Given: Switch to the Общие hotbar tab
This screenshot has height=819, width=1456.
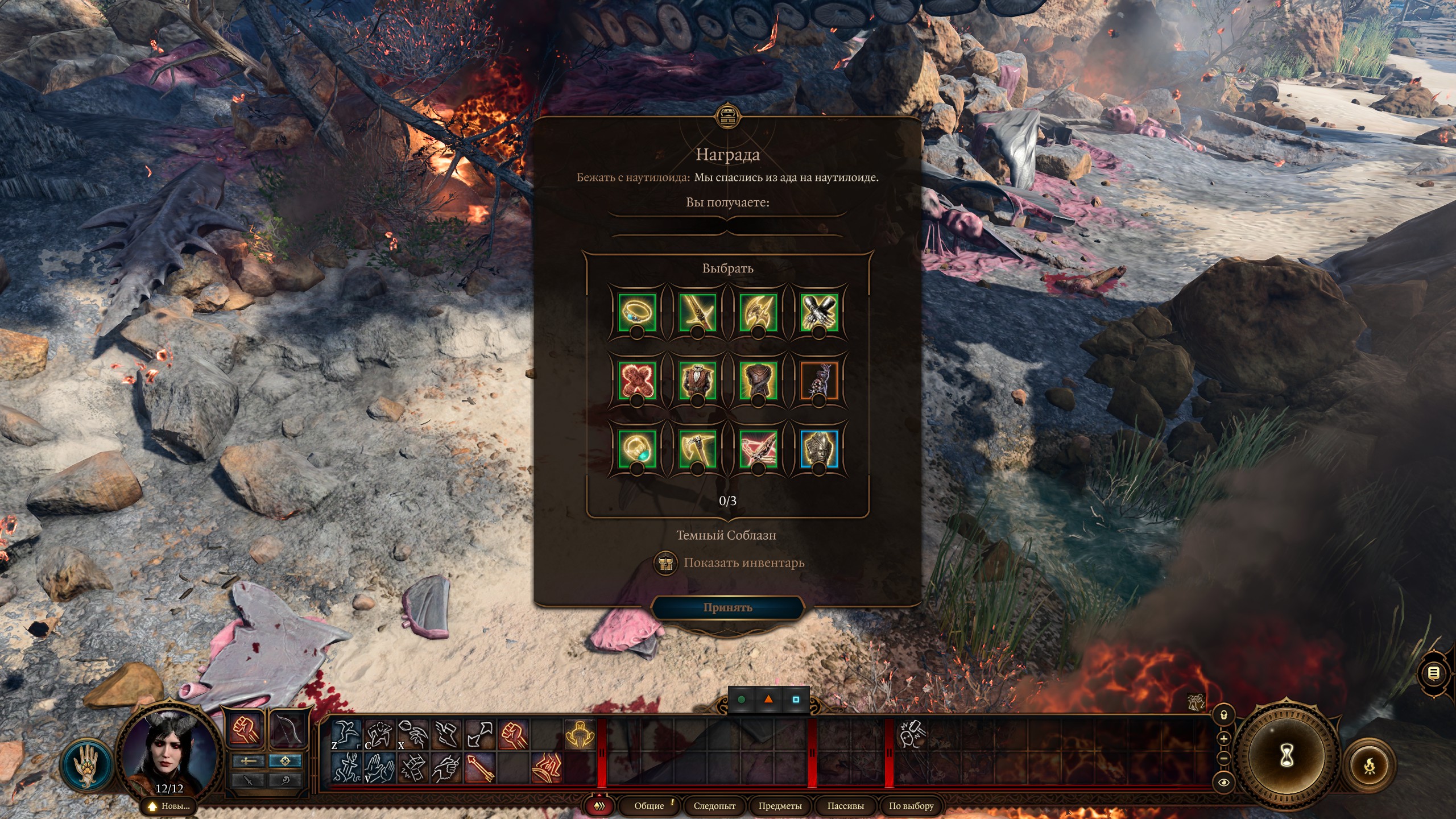Looking at the screenshot, I should [x=649, y=806].
